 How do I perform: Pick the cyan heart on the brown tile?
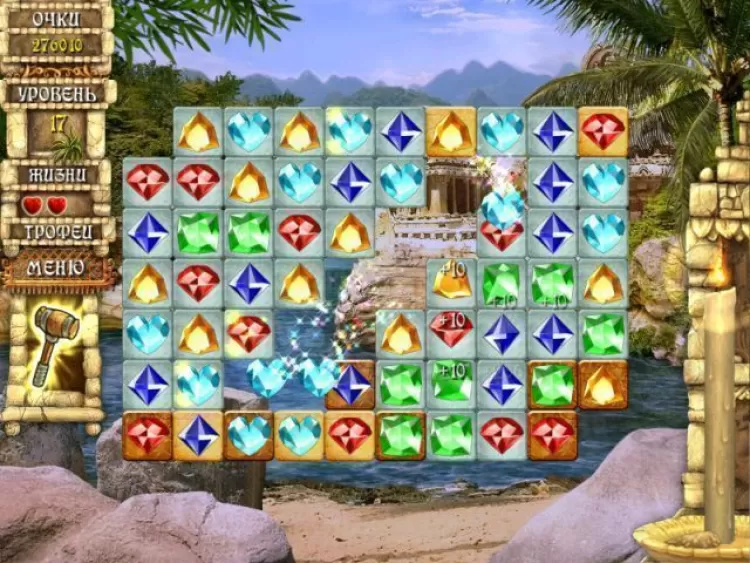249,435
